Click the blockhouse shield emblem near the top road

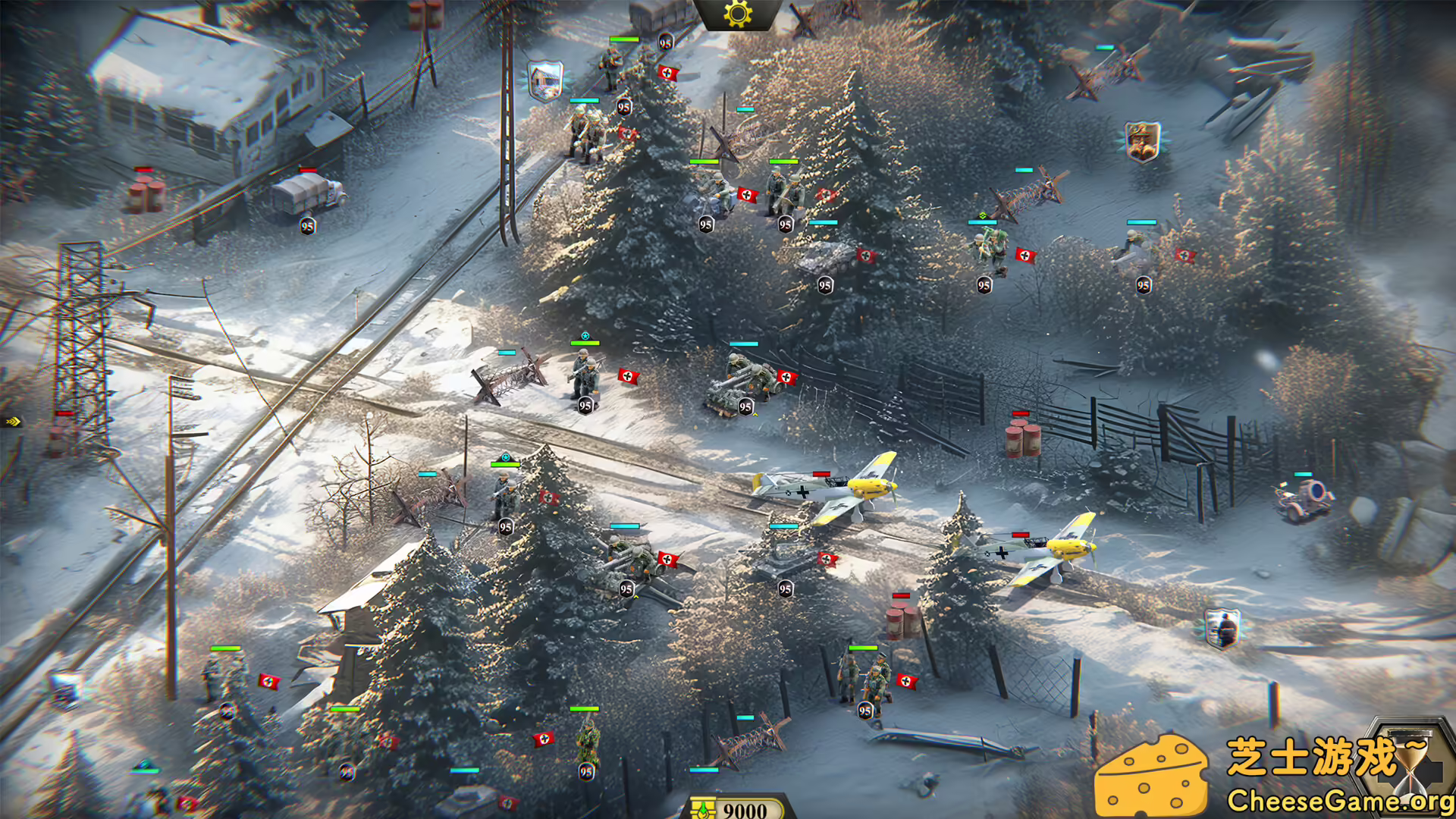point(544,82)
